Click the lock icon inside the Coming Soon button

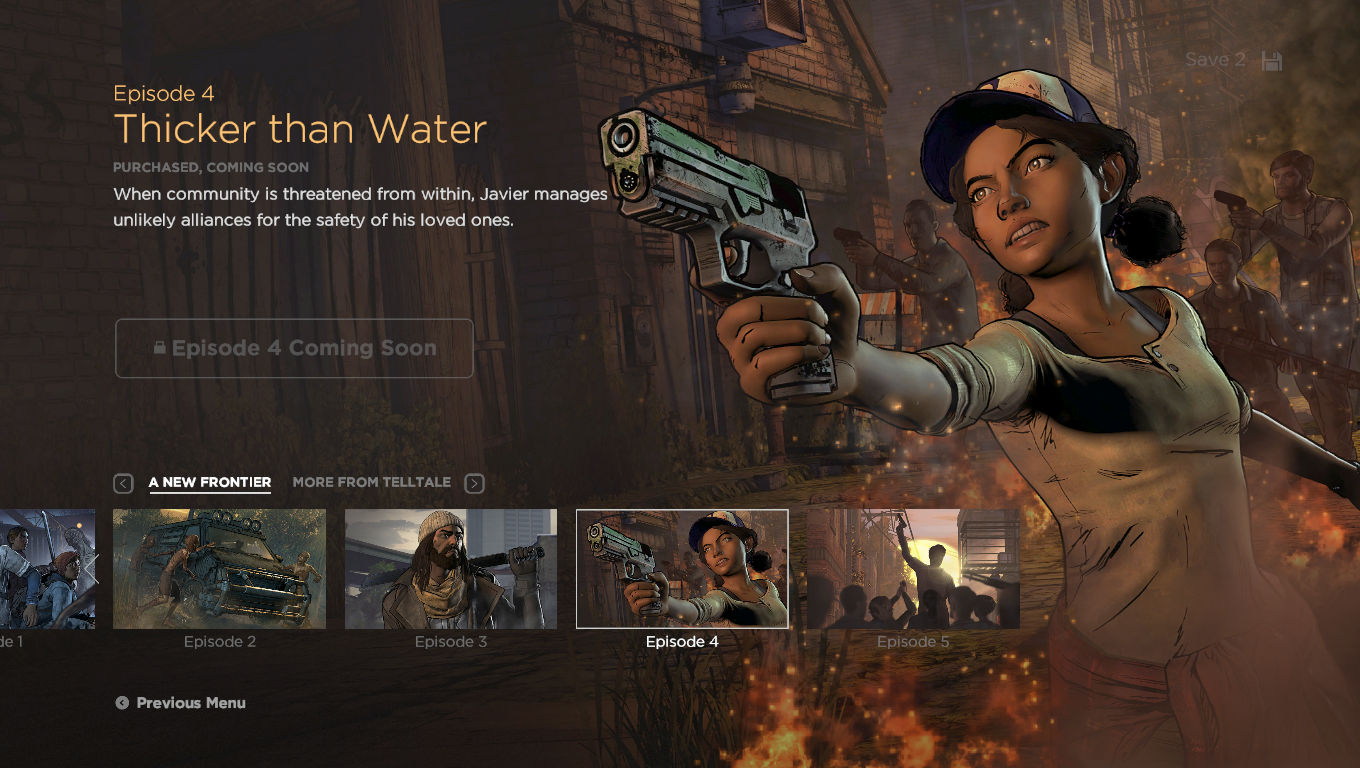[161, 348]
